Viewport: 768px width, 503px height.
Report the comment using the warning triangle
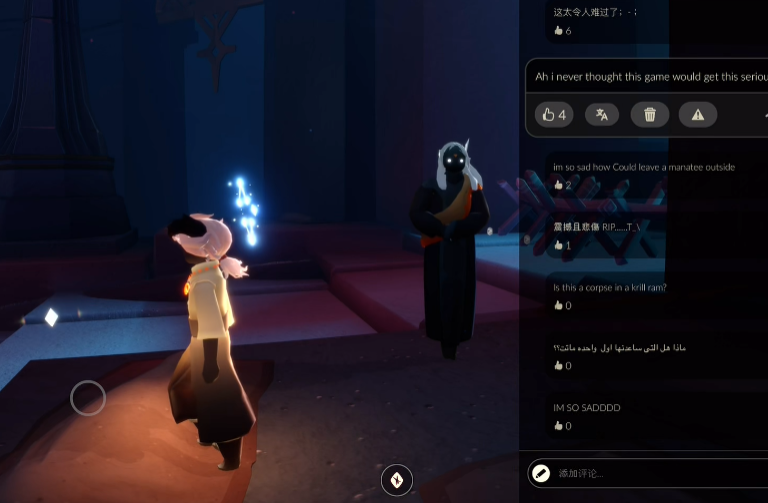point(698,115)
